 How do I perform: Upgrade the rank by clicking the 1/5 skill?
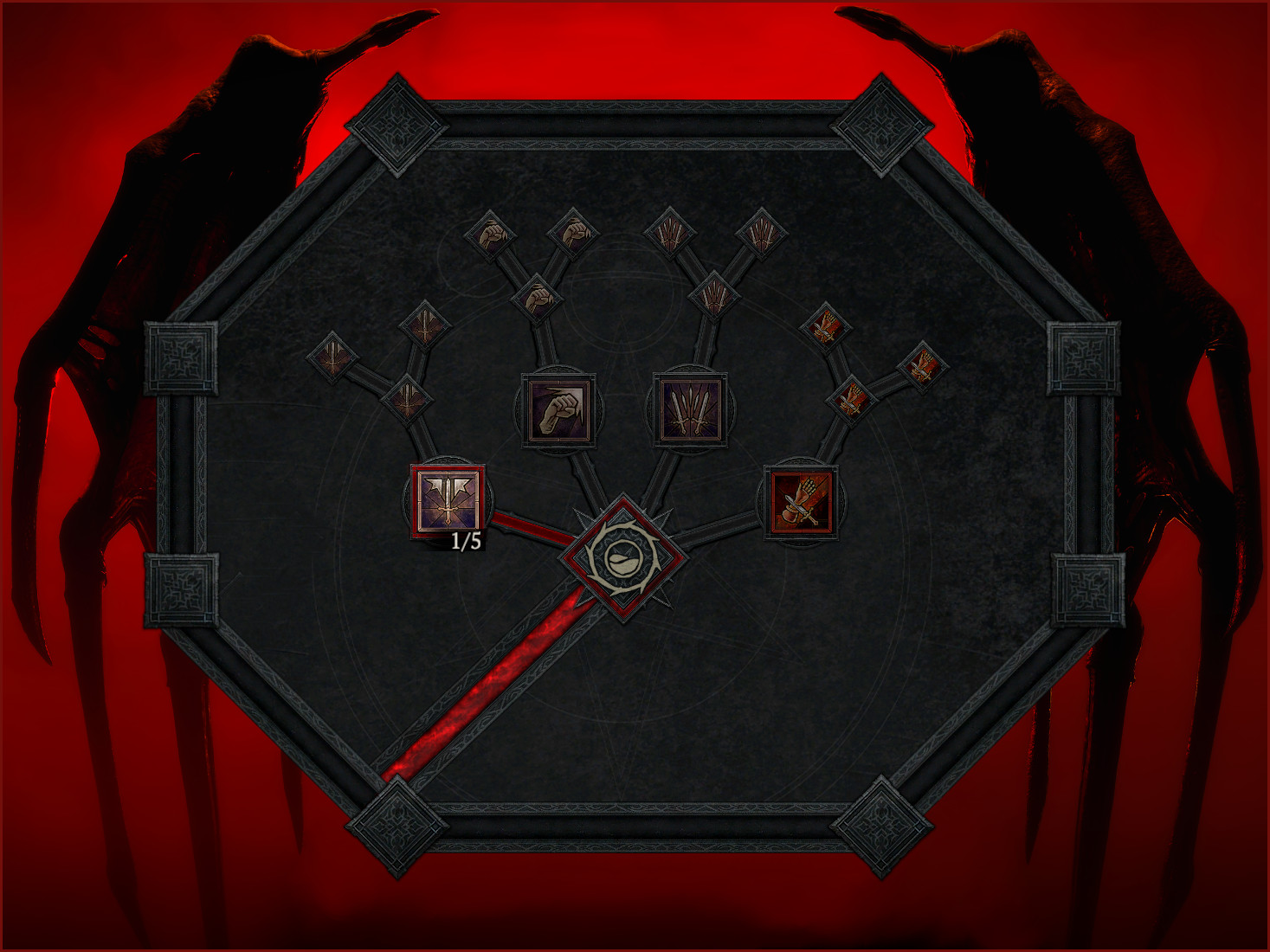pyautogui.click(x=447, y=502)
